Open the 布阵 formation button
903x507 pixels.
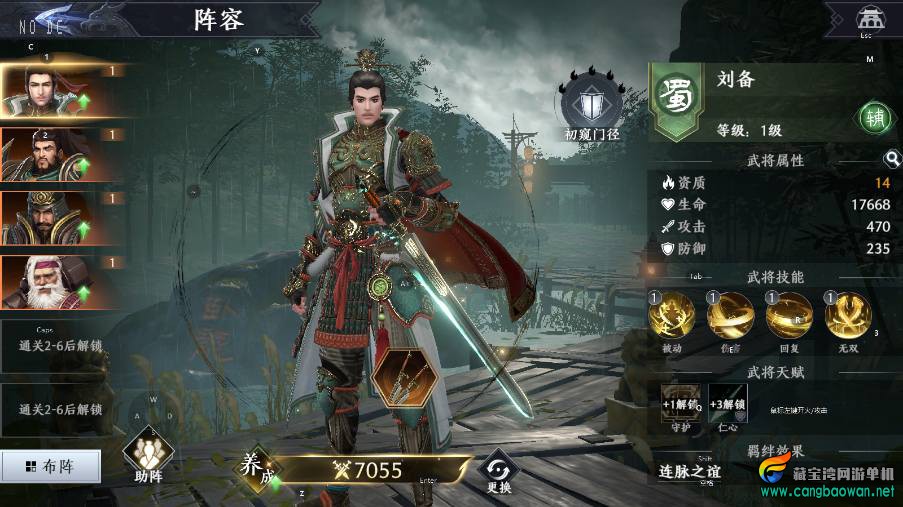51,466
